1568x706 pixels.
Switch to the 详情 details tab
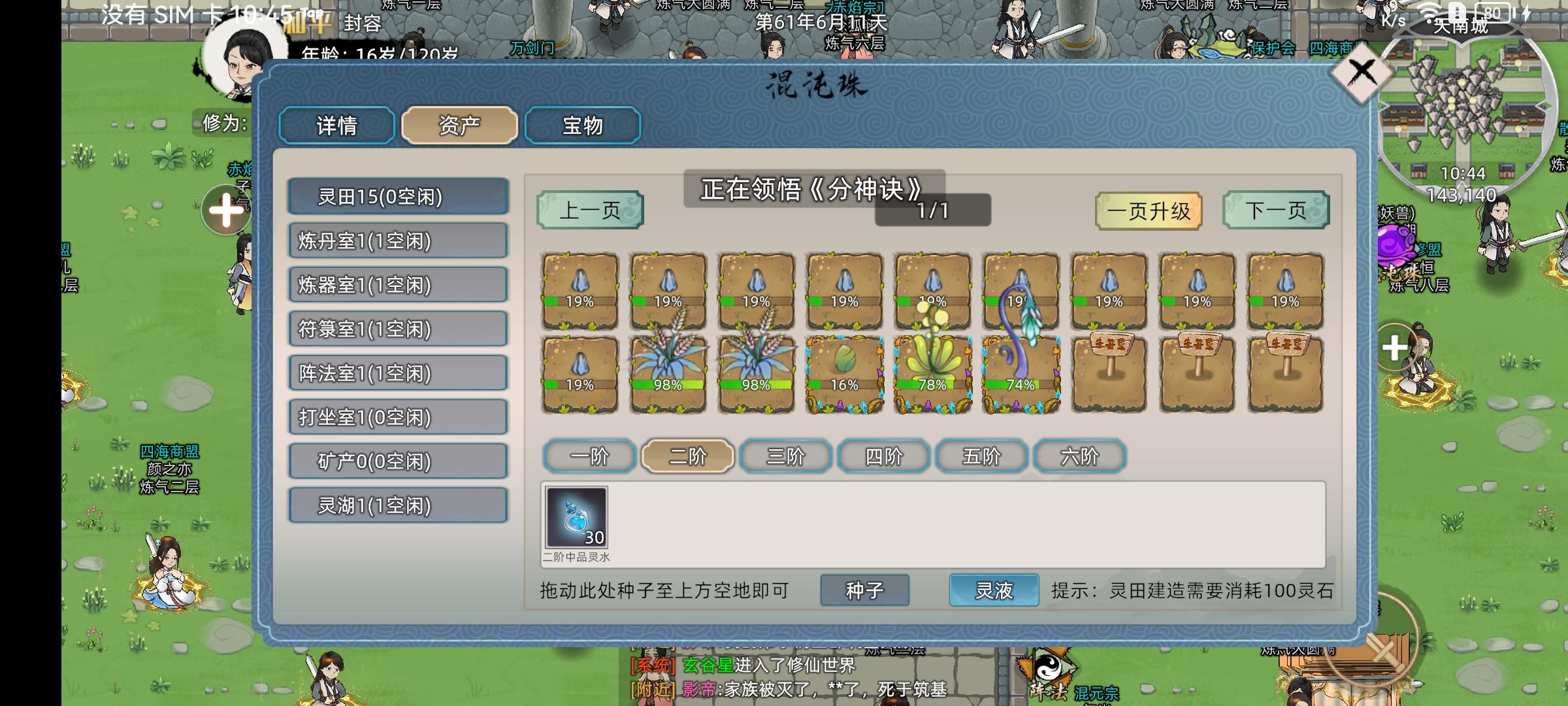[336, 126]
